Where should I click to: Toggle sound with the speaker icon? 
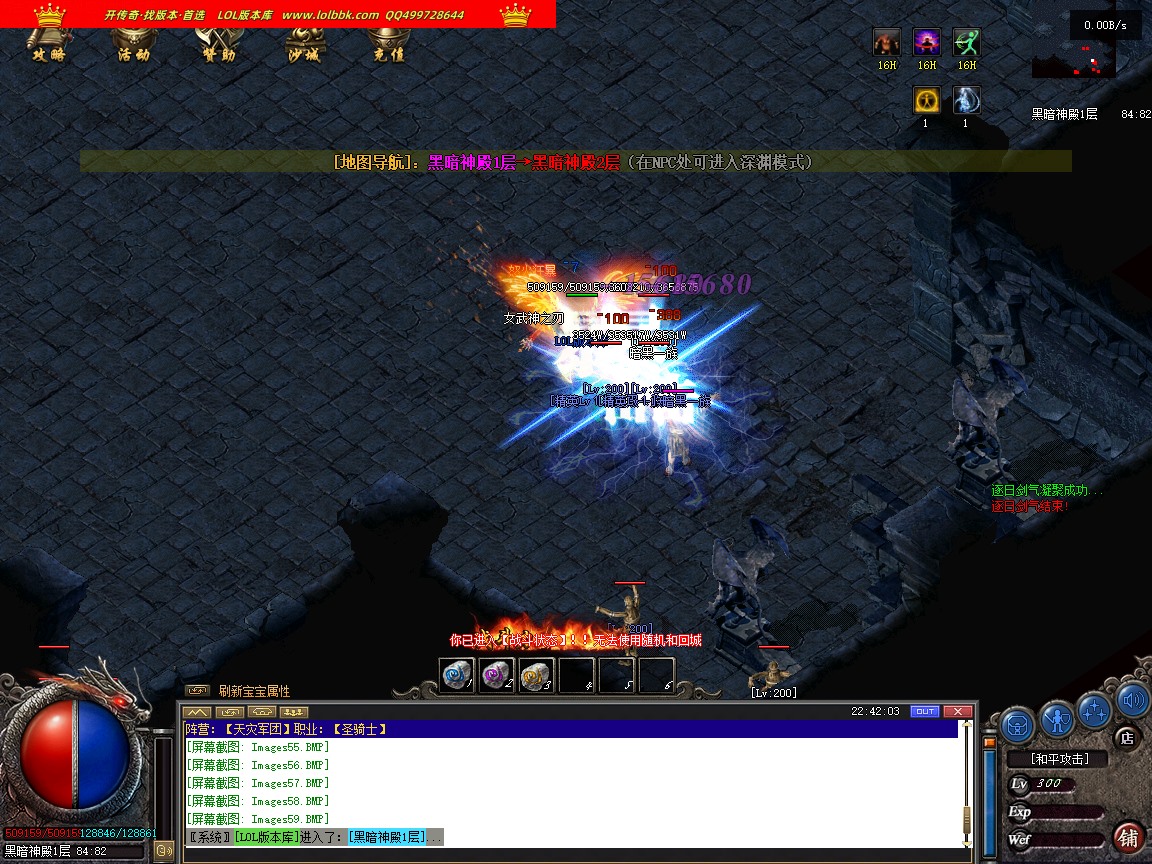pos(1131,699)
